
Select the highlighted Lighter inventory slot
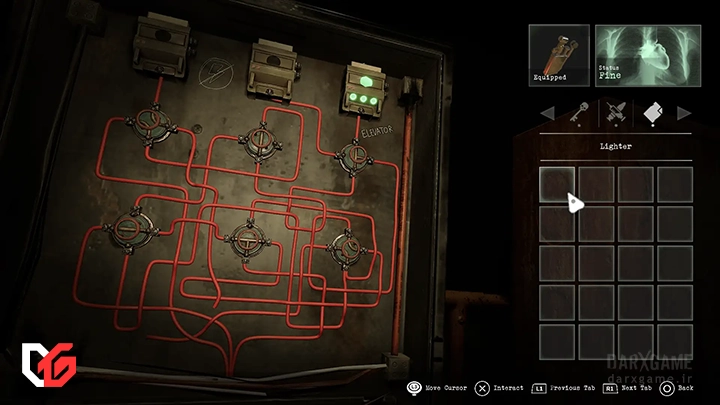[x=557, y=185]
